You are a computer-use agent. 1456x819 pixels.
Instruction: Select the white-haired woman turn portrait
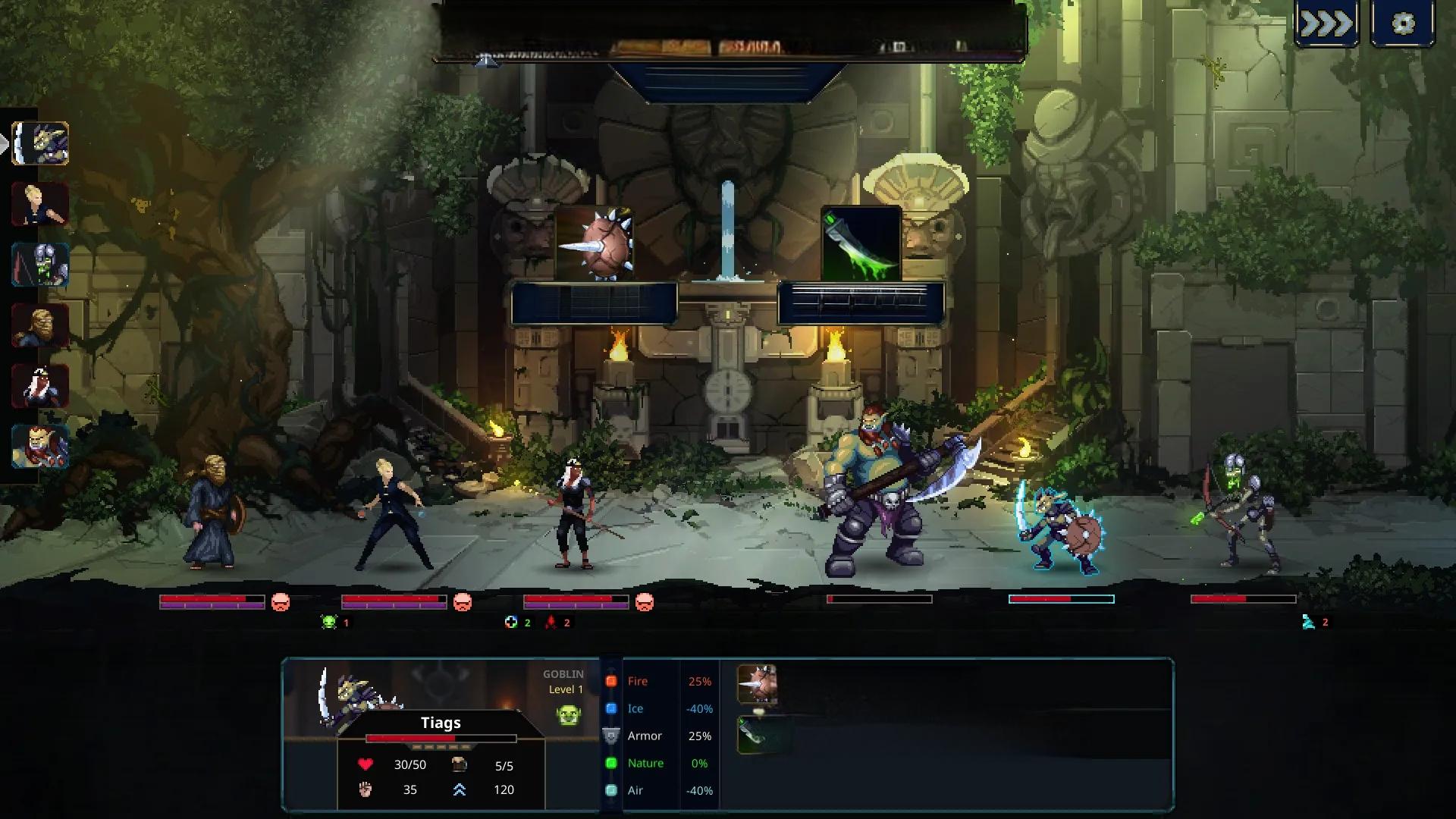coord(40,386)
